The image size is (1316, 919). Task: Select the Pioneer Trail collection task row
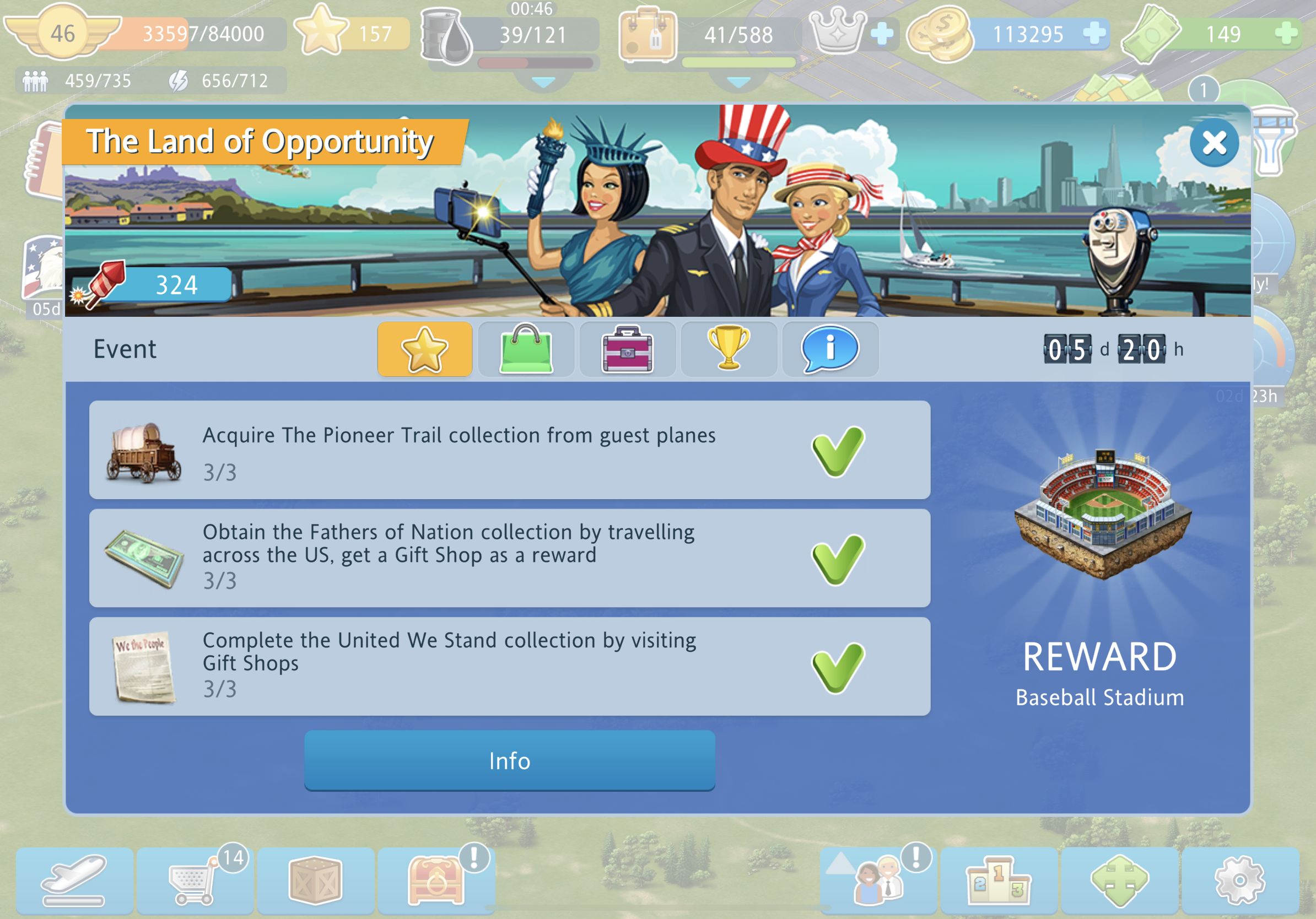[x=509, y=450]
